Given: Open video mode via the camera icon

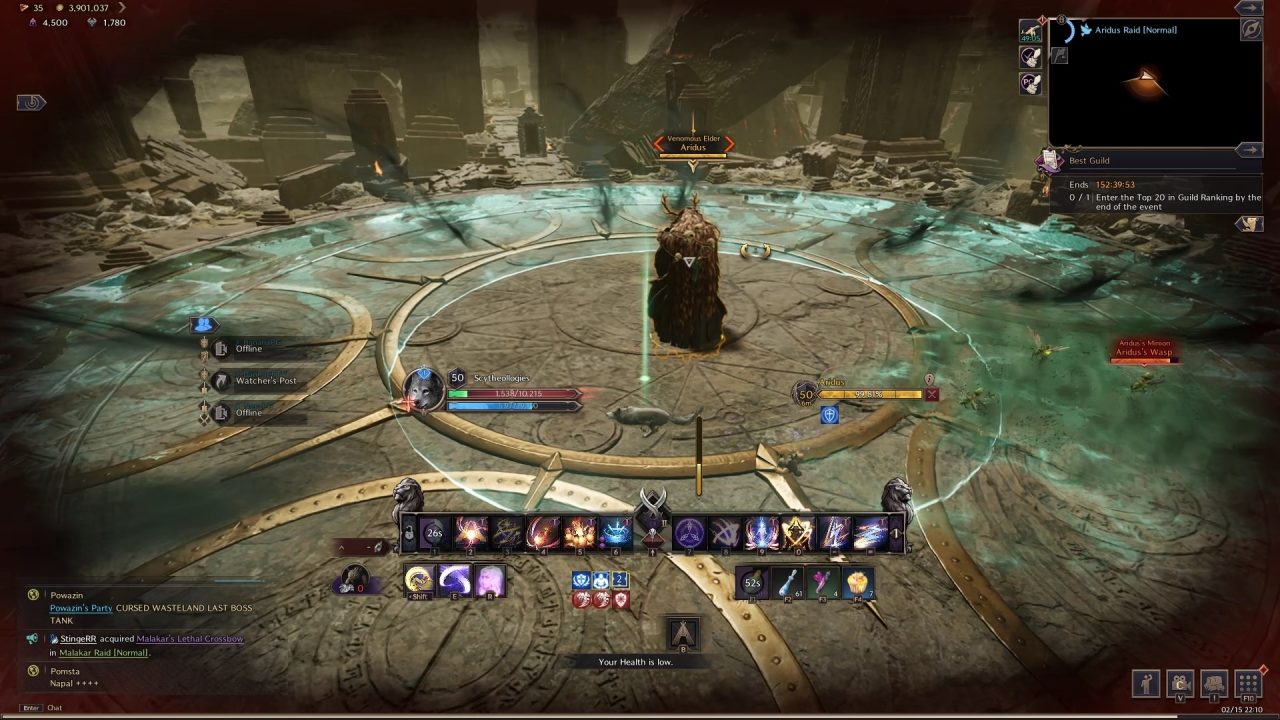Looking at the screenshot, I should [1180, 683].
